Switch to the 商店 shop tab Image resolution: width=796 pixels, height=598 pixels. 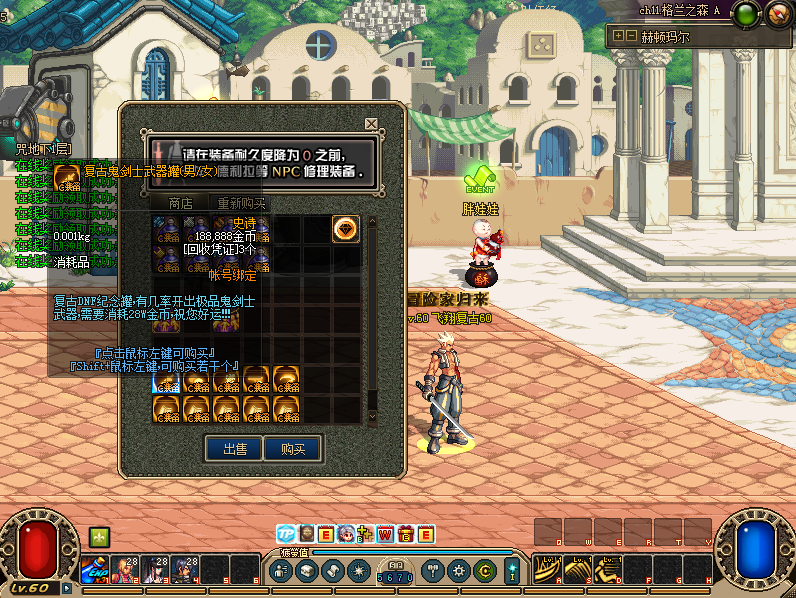pyautogui.click(x=181, y=203)
